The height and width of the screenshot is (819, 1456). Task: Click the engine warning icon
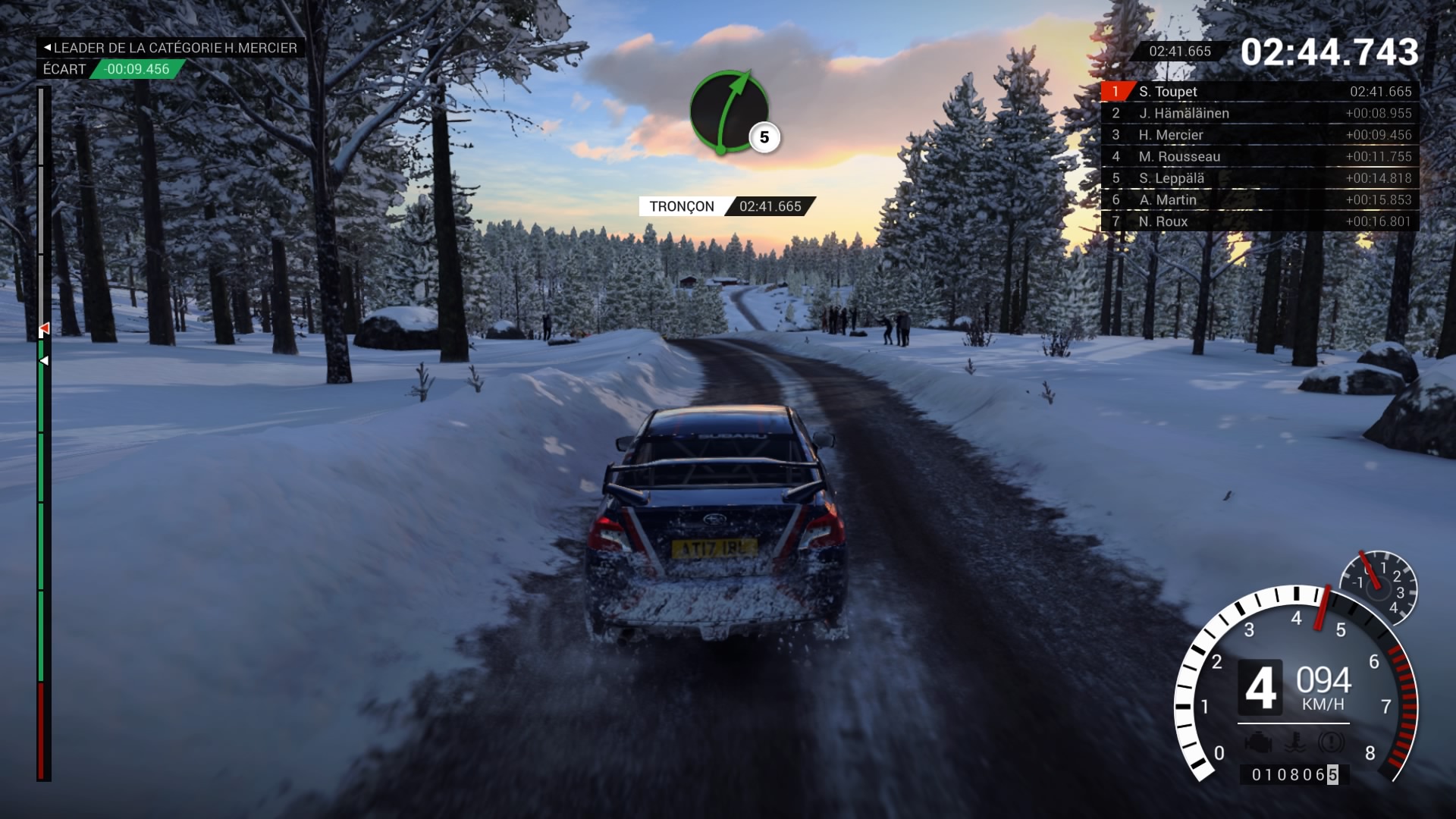click(x=1258, y=743)
